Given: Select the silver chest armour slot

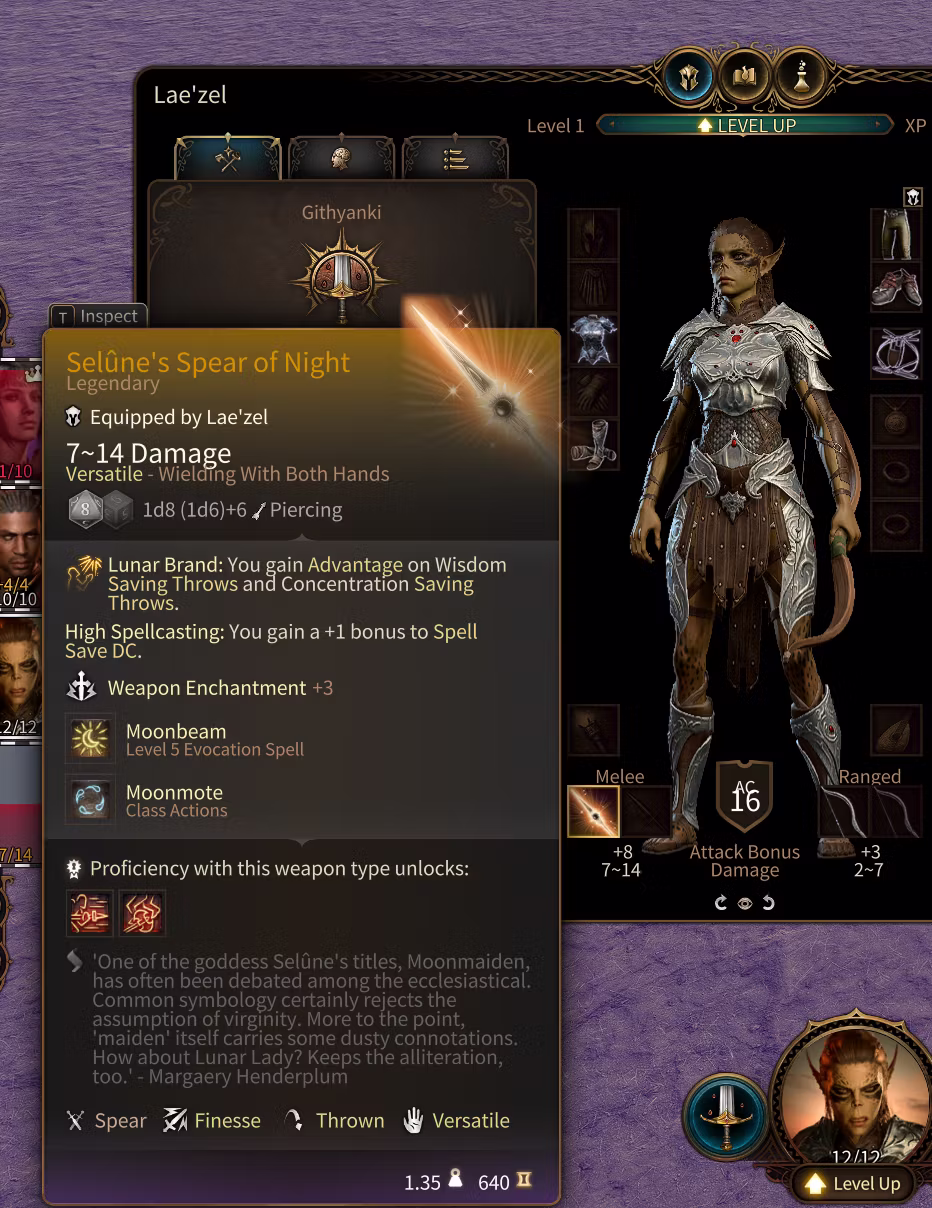Looking at the screenshot, I should [594, 339].
